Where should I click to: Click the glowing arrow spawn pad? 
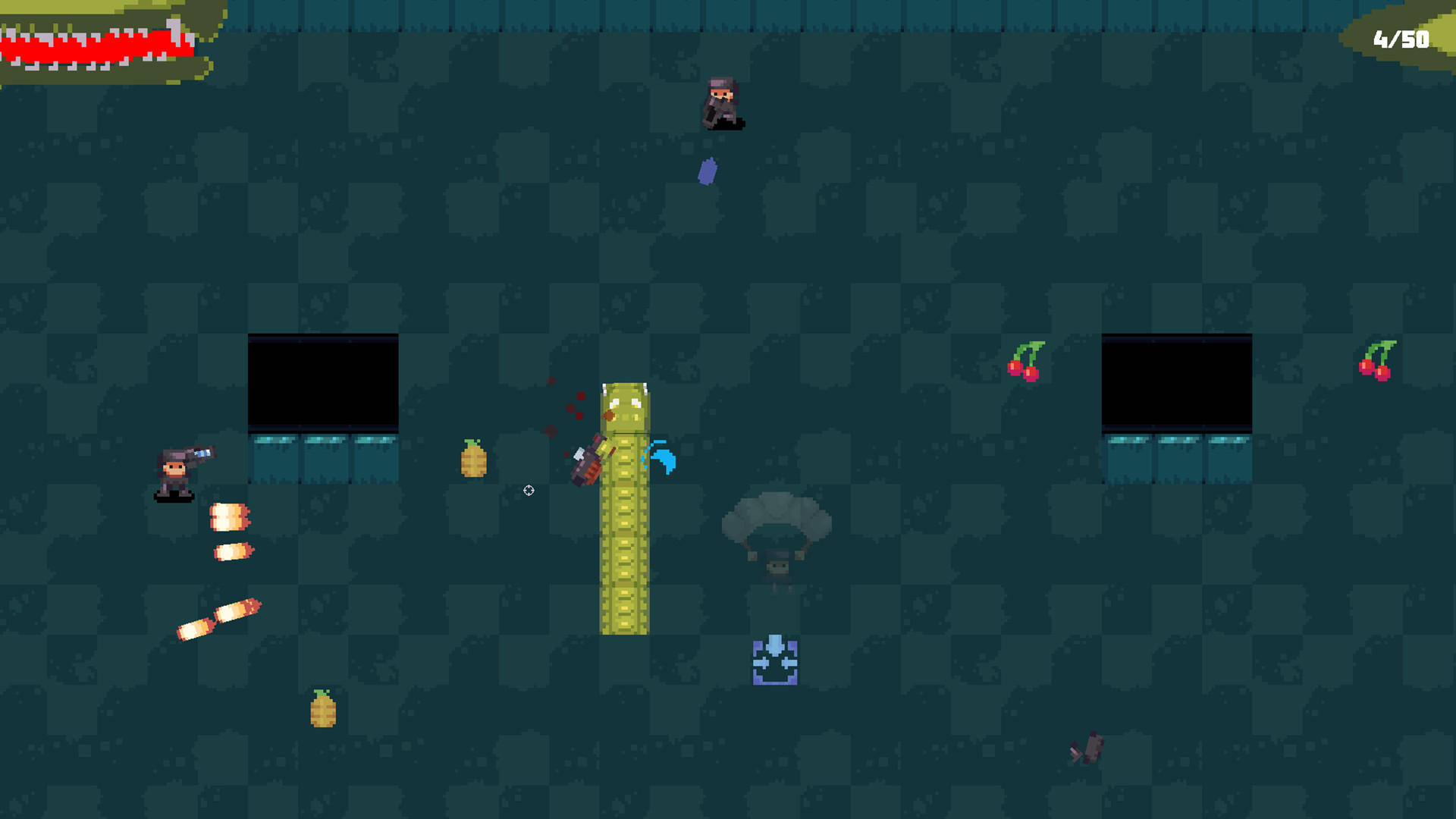[775, 664]
